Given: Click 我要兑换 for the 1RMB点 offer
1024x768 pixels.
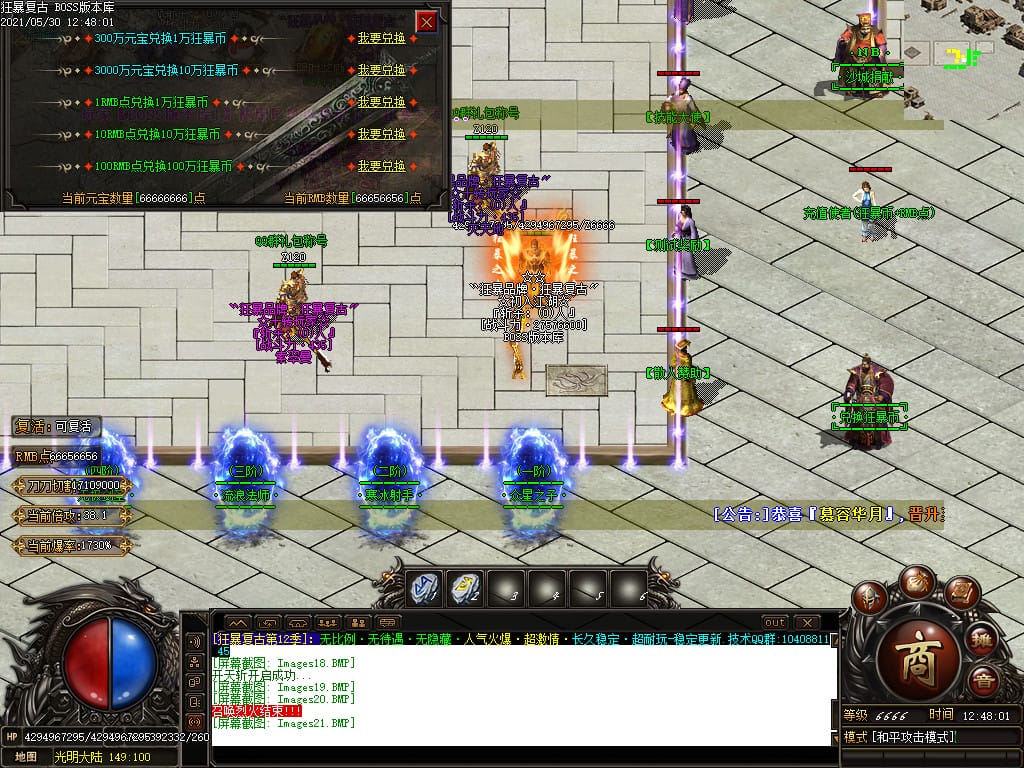Looking at the screenshot, I should (x=382, y=102).
